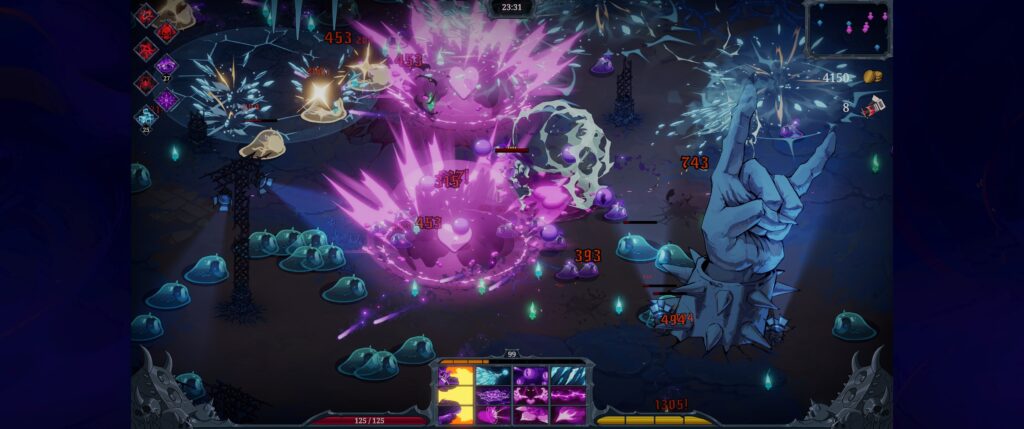Viewport: 1024px width, 429px height.
Task: Click the gold coins icon
Action: [x=871, y=77]
